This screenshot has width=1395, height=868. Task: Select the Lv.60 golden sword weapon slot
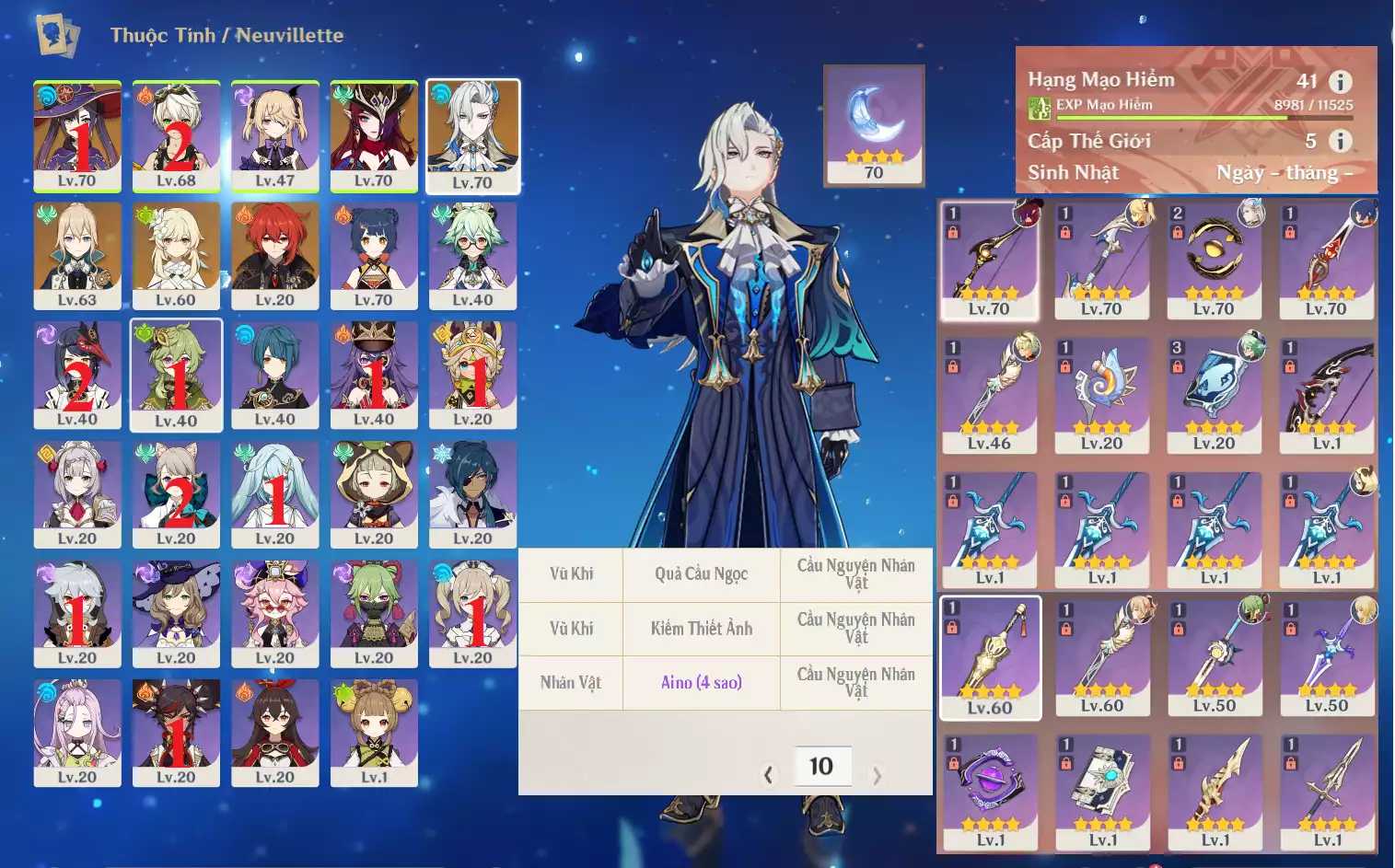click(990, 657)
